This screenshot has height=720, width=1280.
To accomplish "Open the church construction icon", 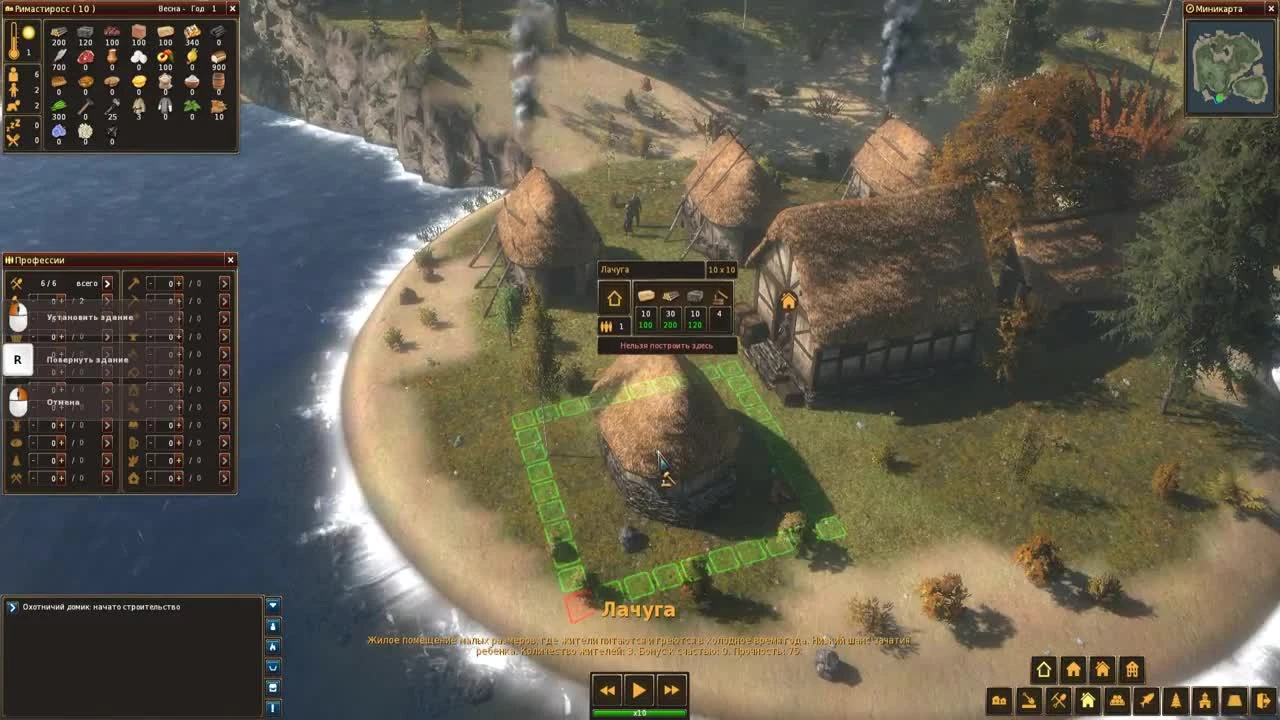I will coord(1205,700).
